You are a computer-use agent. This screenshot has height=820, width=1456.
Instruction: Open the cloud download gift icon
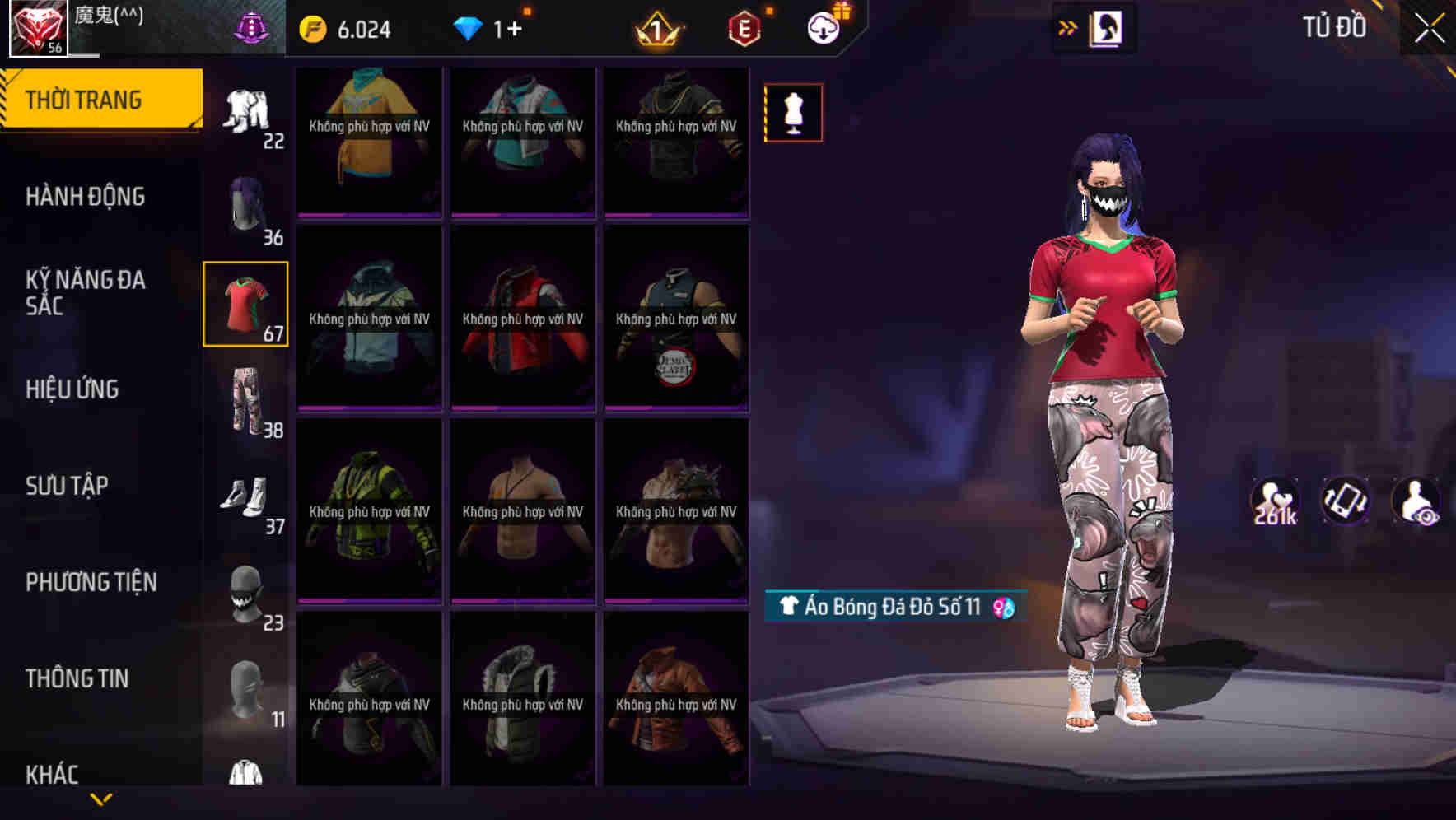(x=826, y=27)
